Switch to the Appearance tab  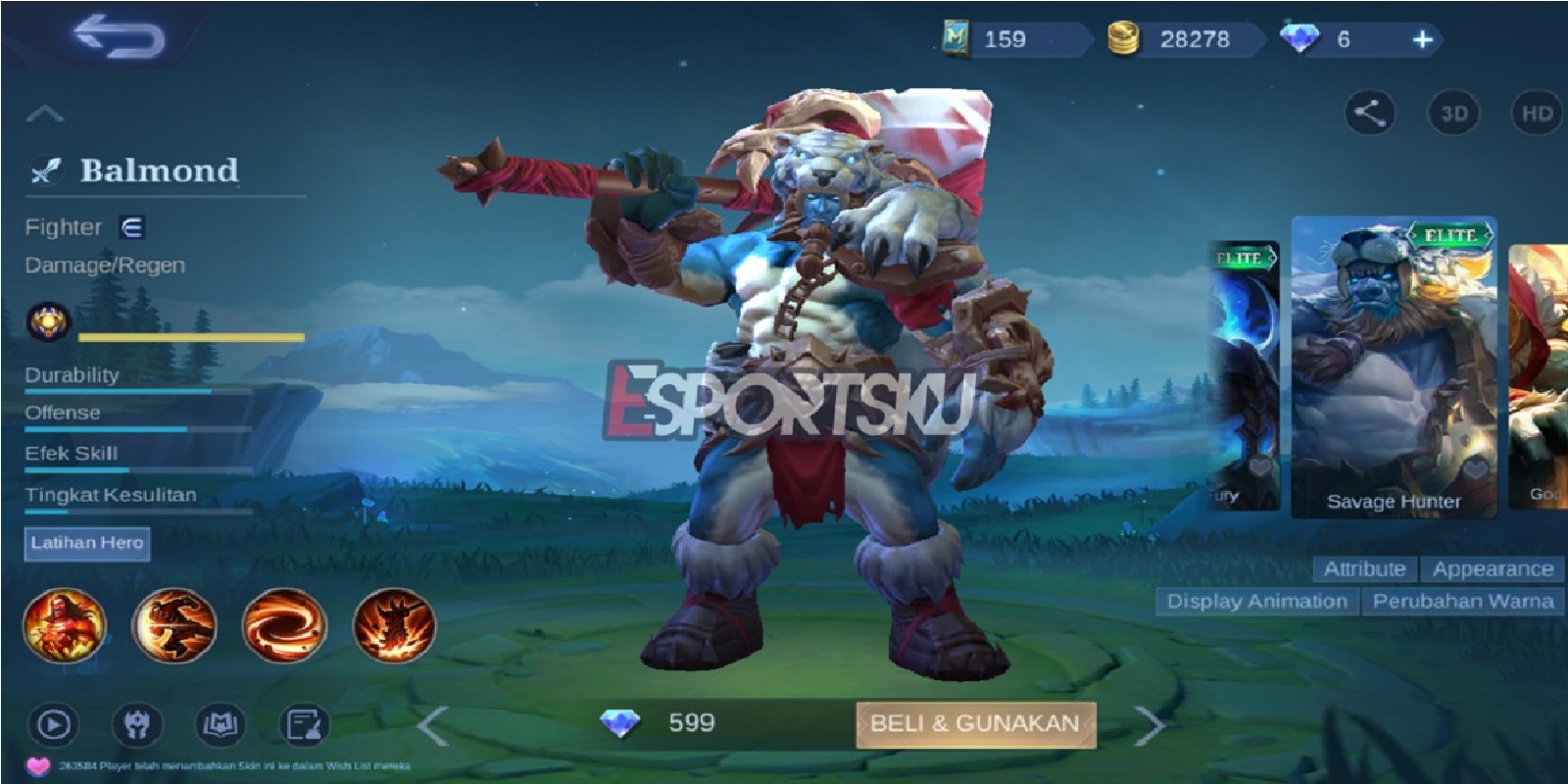click(1492, 568)
